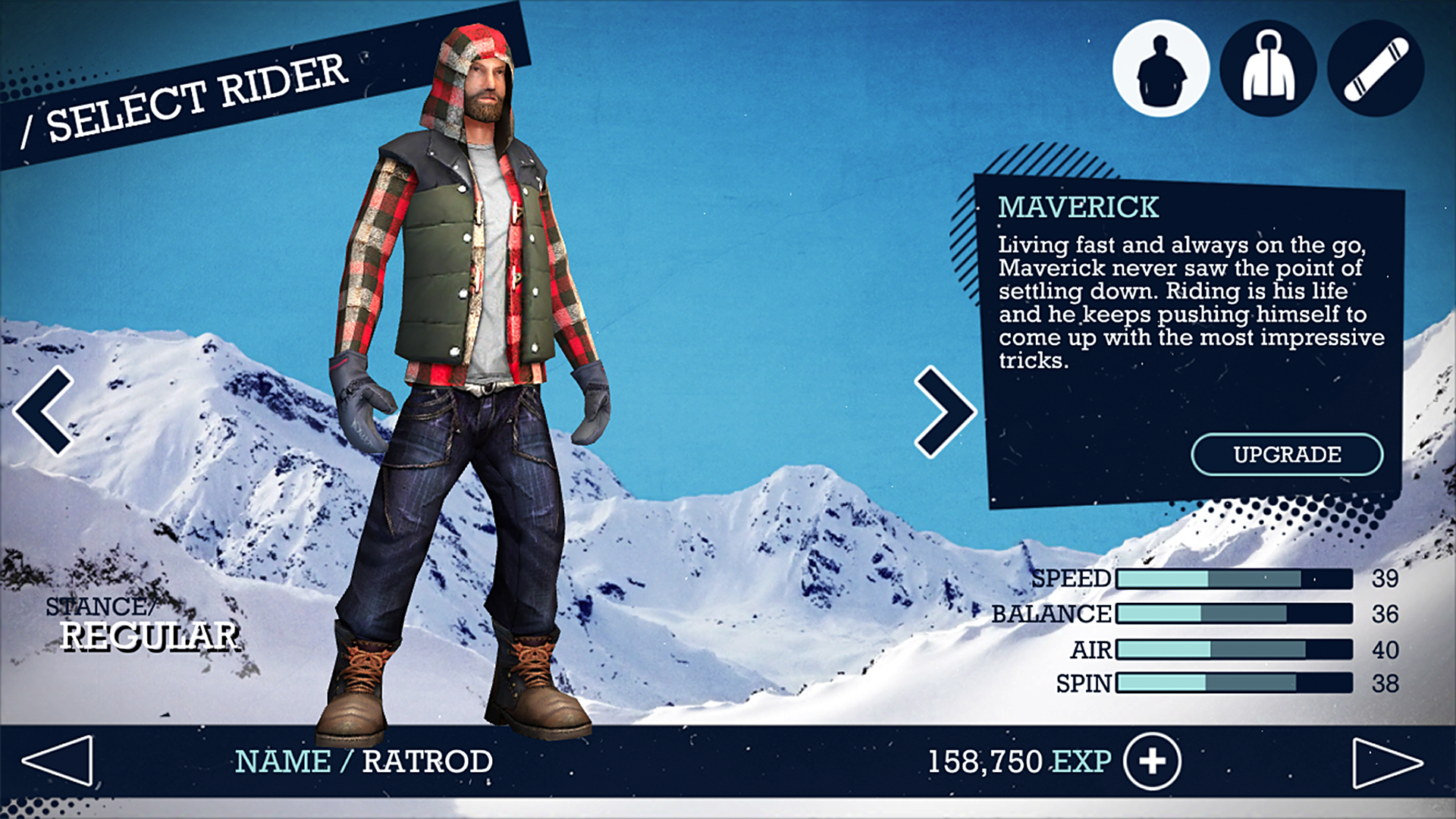Go back using the bottom-left triangle arrow
The height and width of the screenshot is (819, 1456).
(58, 760)
